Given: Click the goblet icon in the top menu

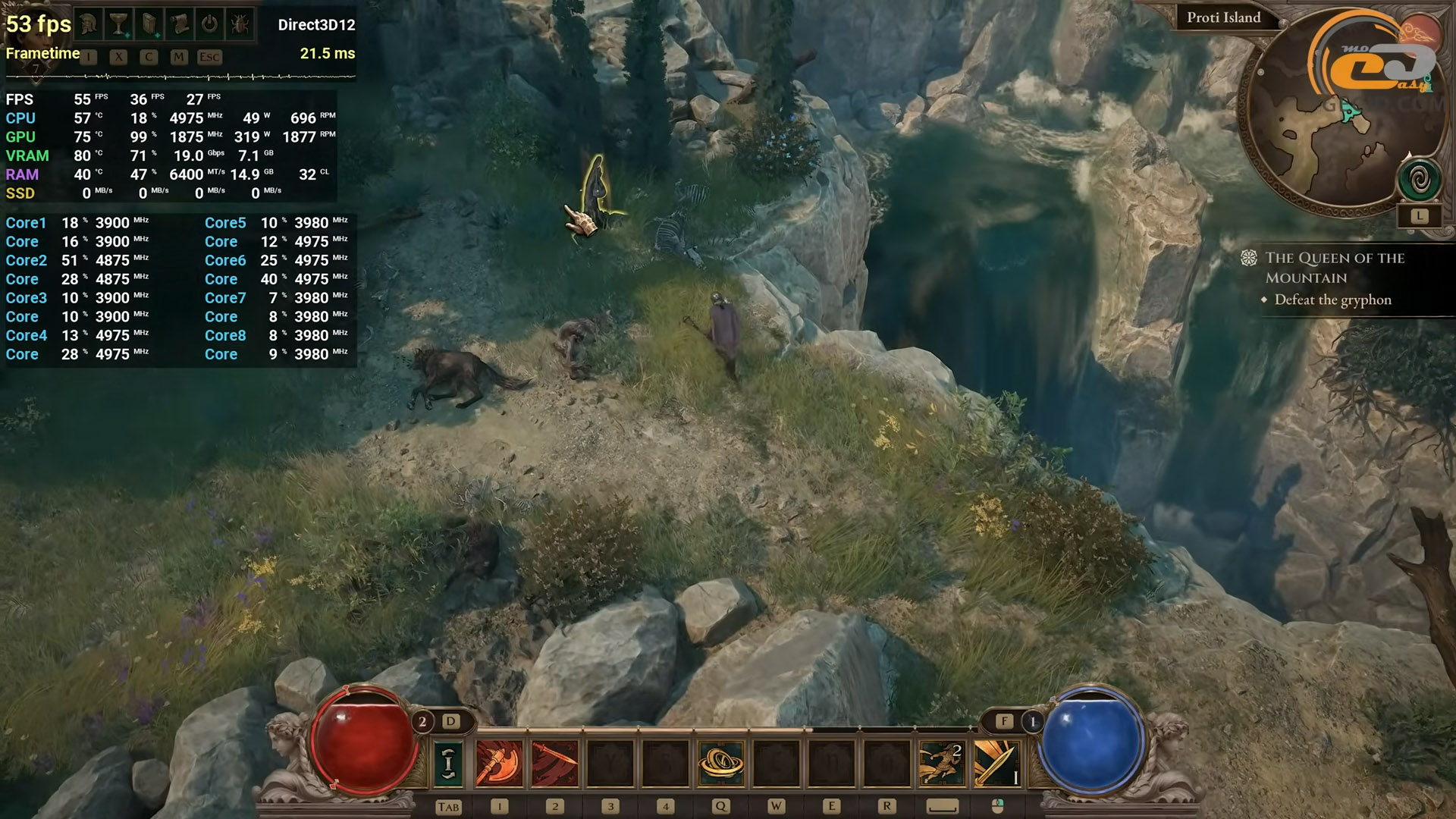Looking at the screenshot, I should point(118,24).
